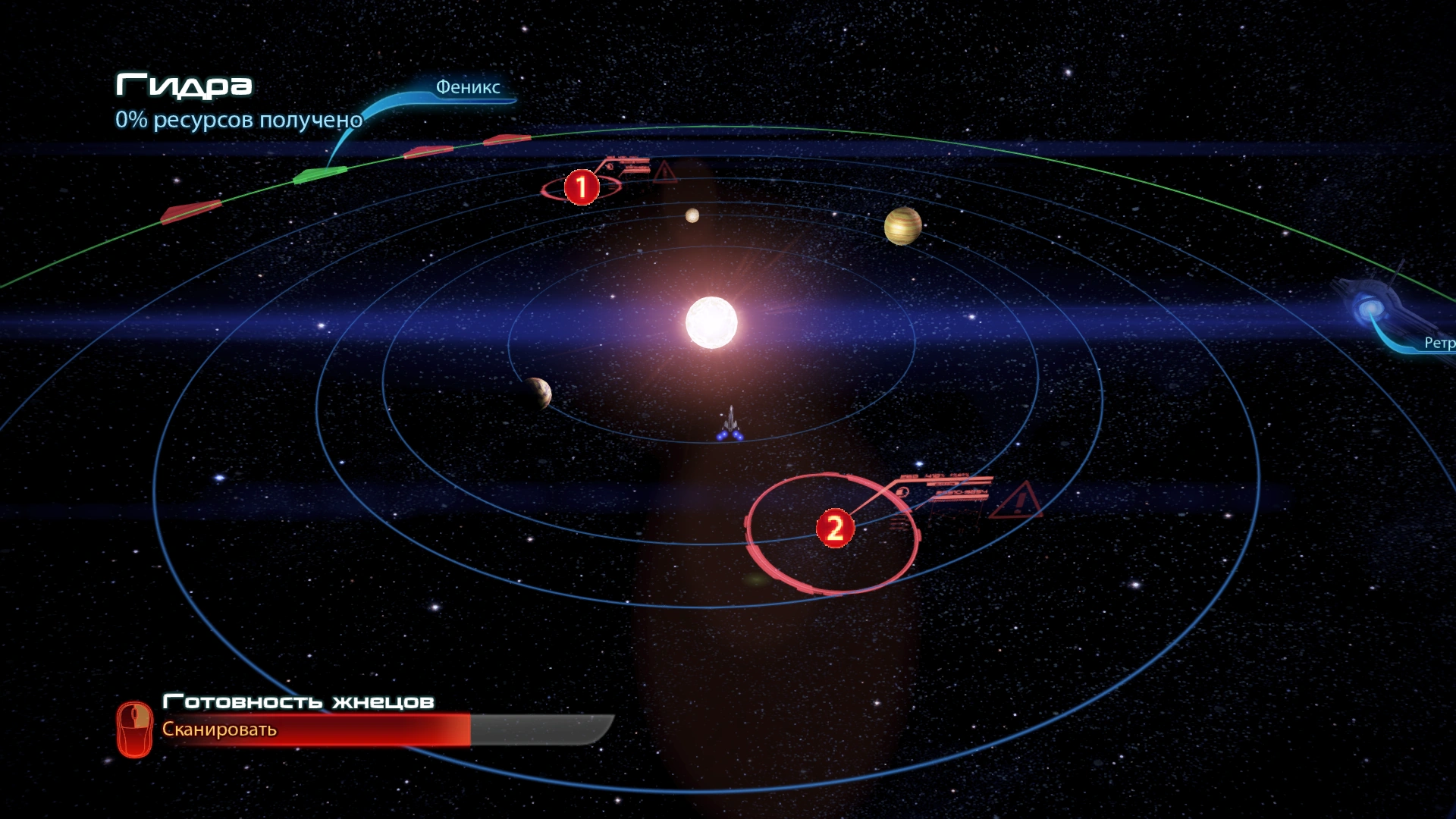Select the Феникс neighboring system label
Viewport: 1456px width, 819px height.
click(467, 87)
